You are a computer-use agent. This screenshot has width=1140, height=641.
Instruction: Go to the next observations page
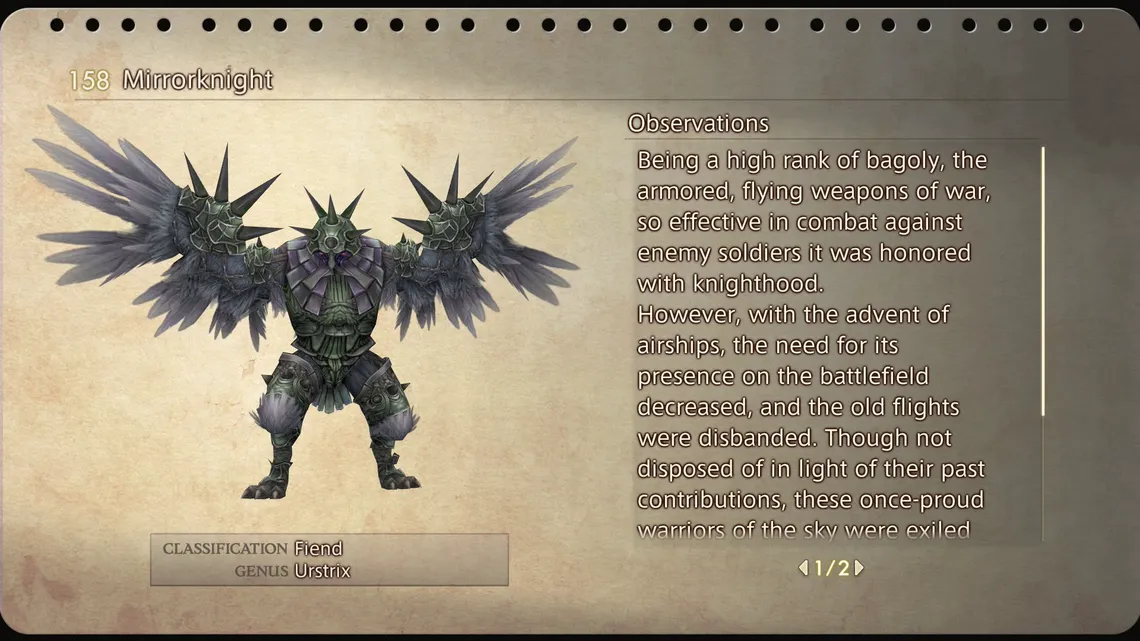[x=859, y=568]
